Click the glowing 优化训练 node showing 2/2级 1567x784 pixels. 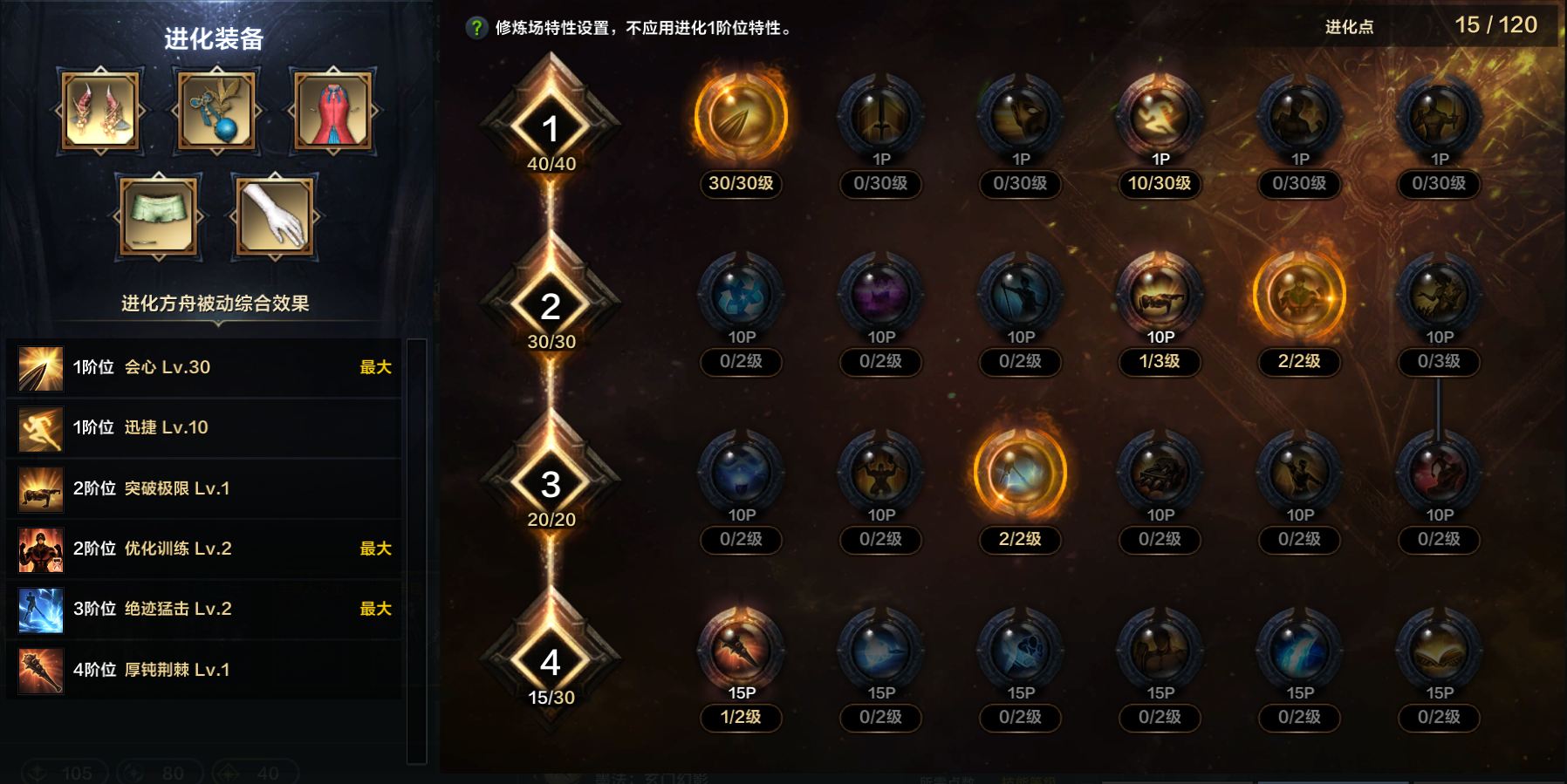tap(1299, 297)
